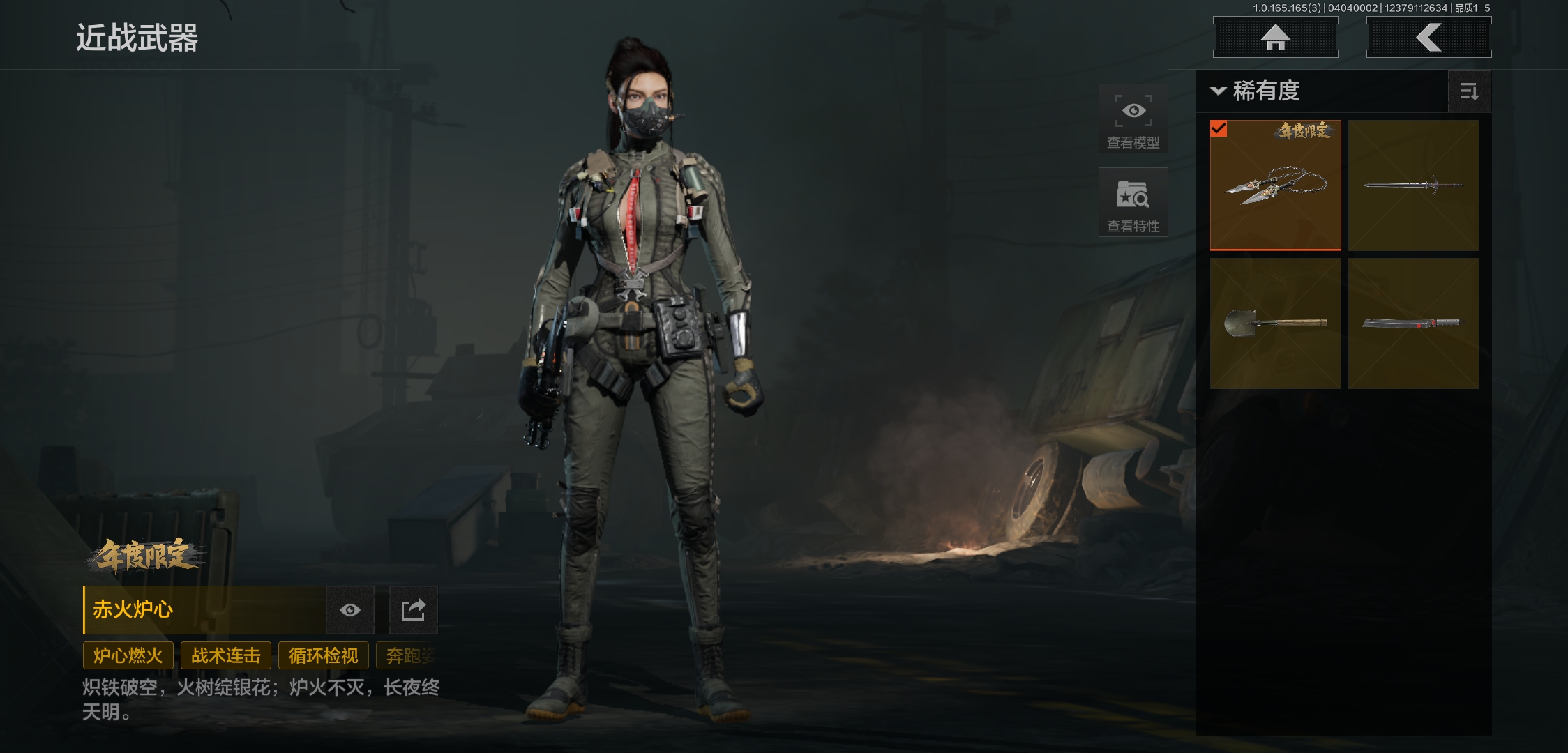The height and width of the screenshot is (753, 1568).
Task: Toggle the sort order icon
Action: (x=1469, y=91)
